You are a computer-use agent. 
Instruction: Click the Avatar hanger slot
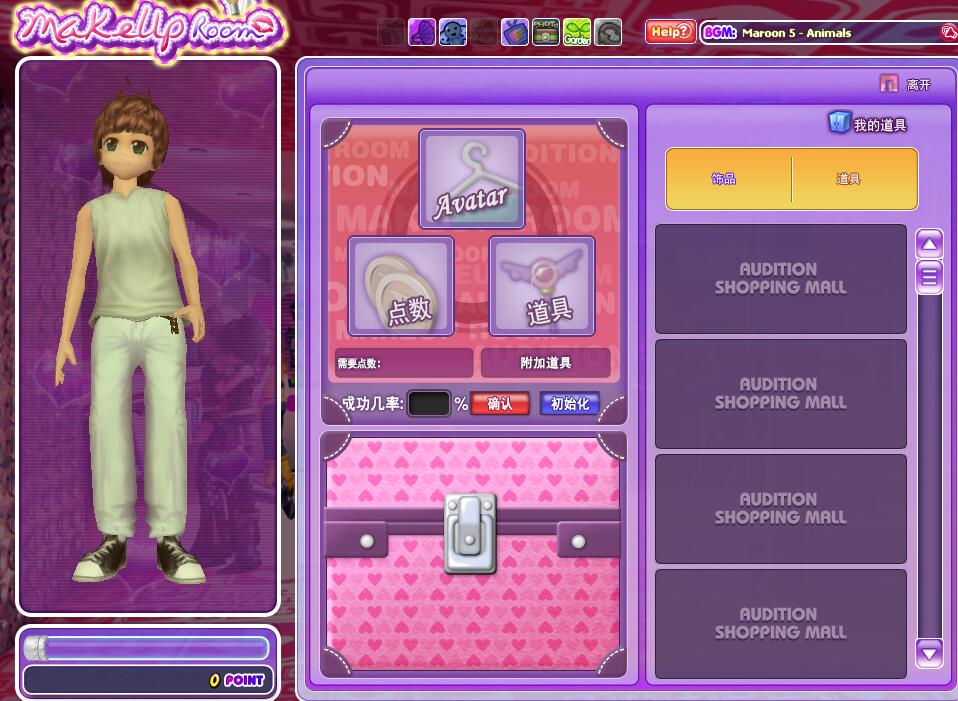[x=471, y=180]
